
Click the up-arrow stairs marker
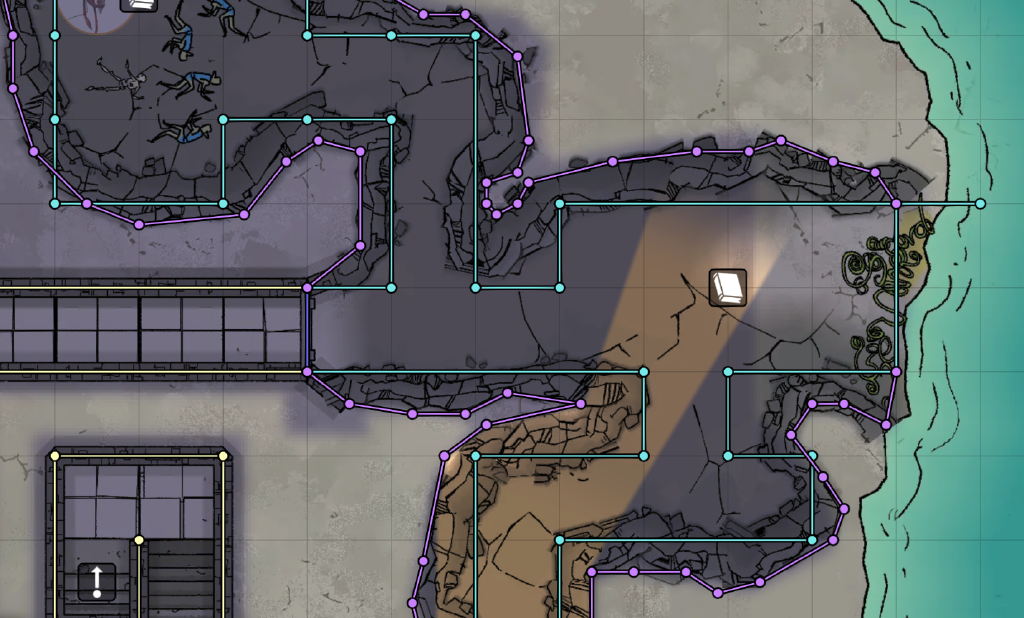tap(97, 581)
